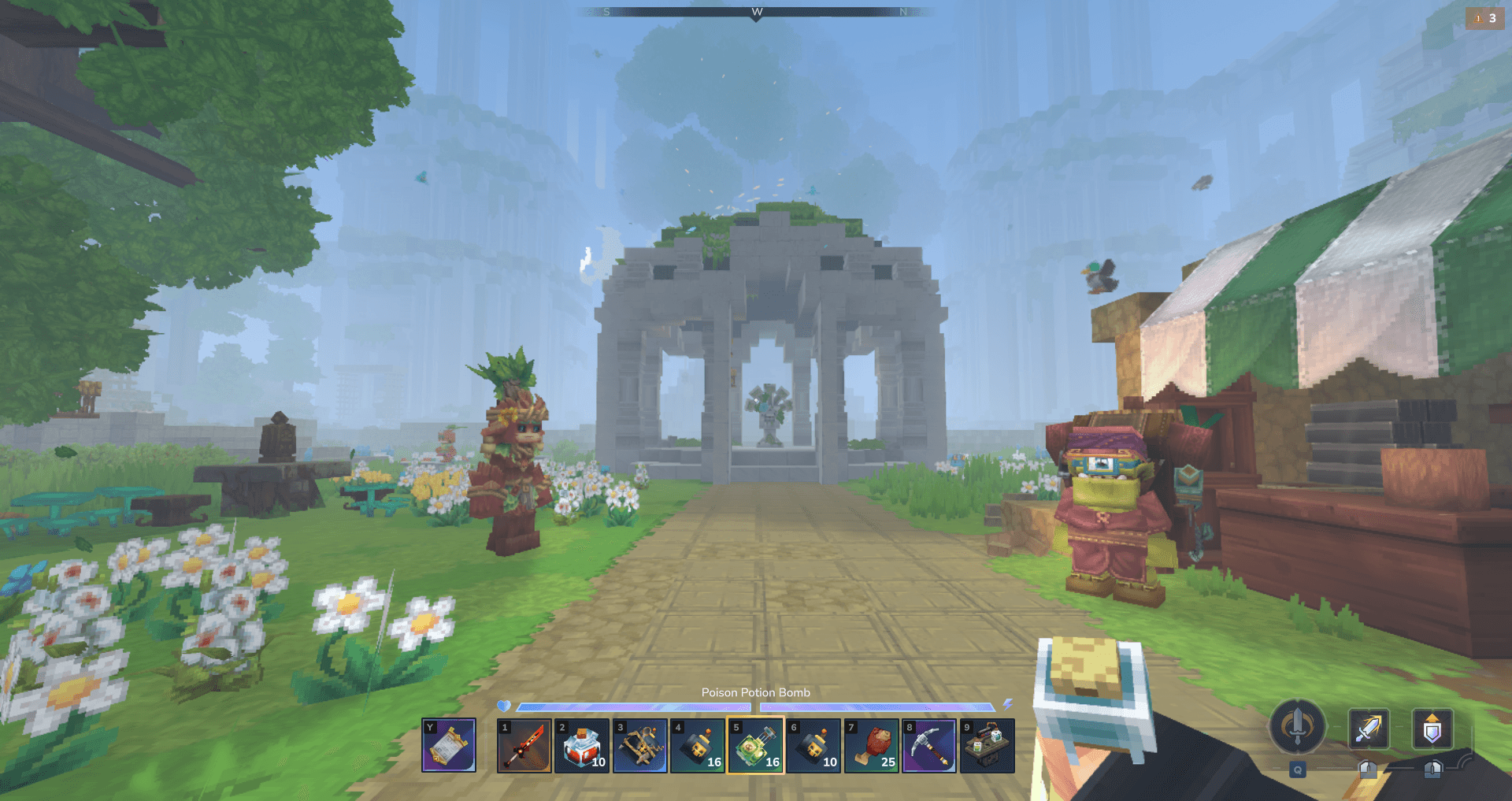Select the alchemy workbench in slot nine
The height and width of the screenshot is (801, 1512).
pyautogui.click(x=988, y=745)
